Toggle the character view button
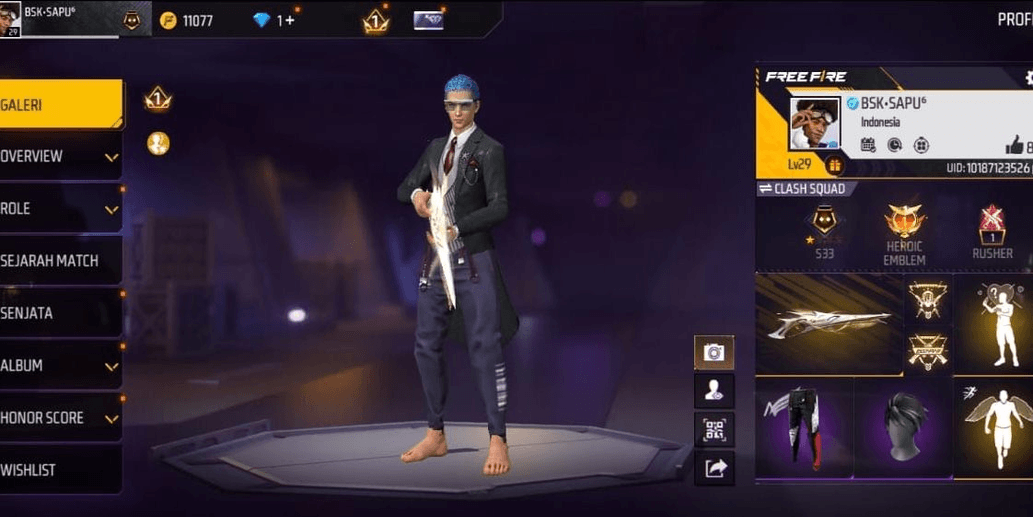The height and width of the screenshot is (517, 1033). click(714, 391)
